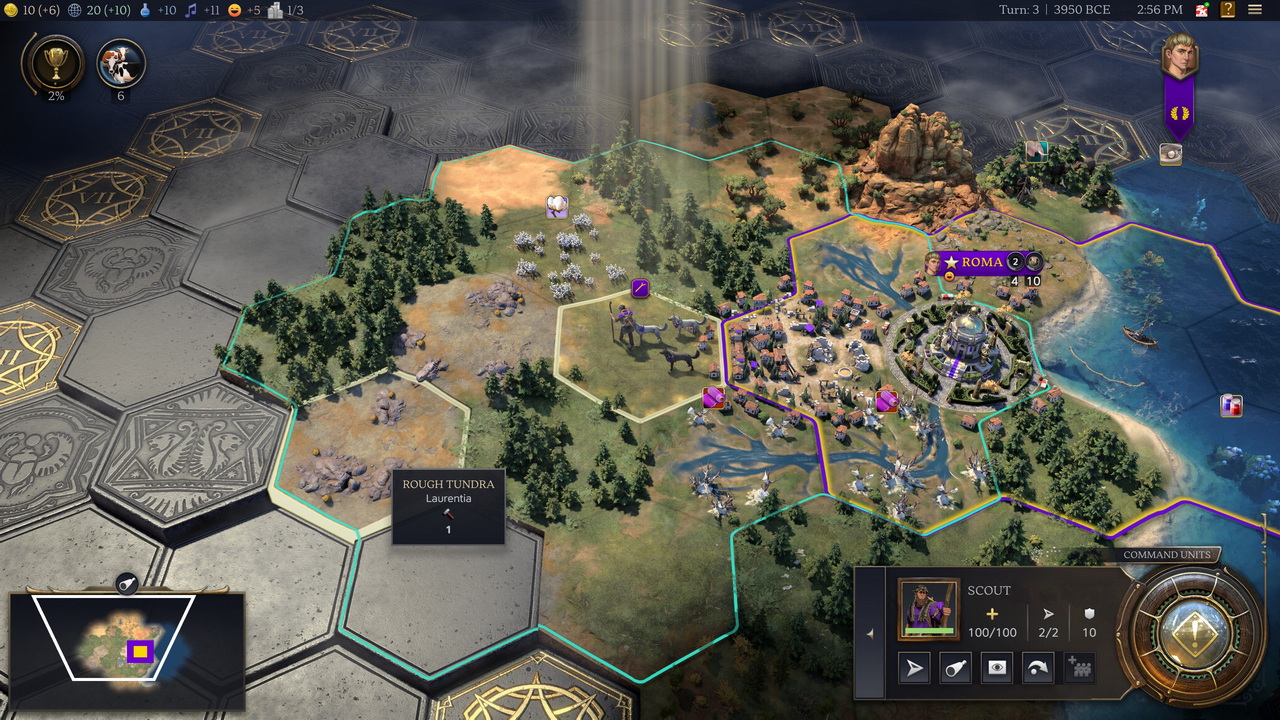Click the settlement cap buildings icon
The image size is (1280, 720).
(x=275, y=10)
